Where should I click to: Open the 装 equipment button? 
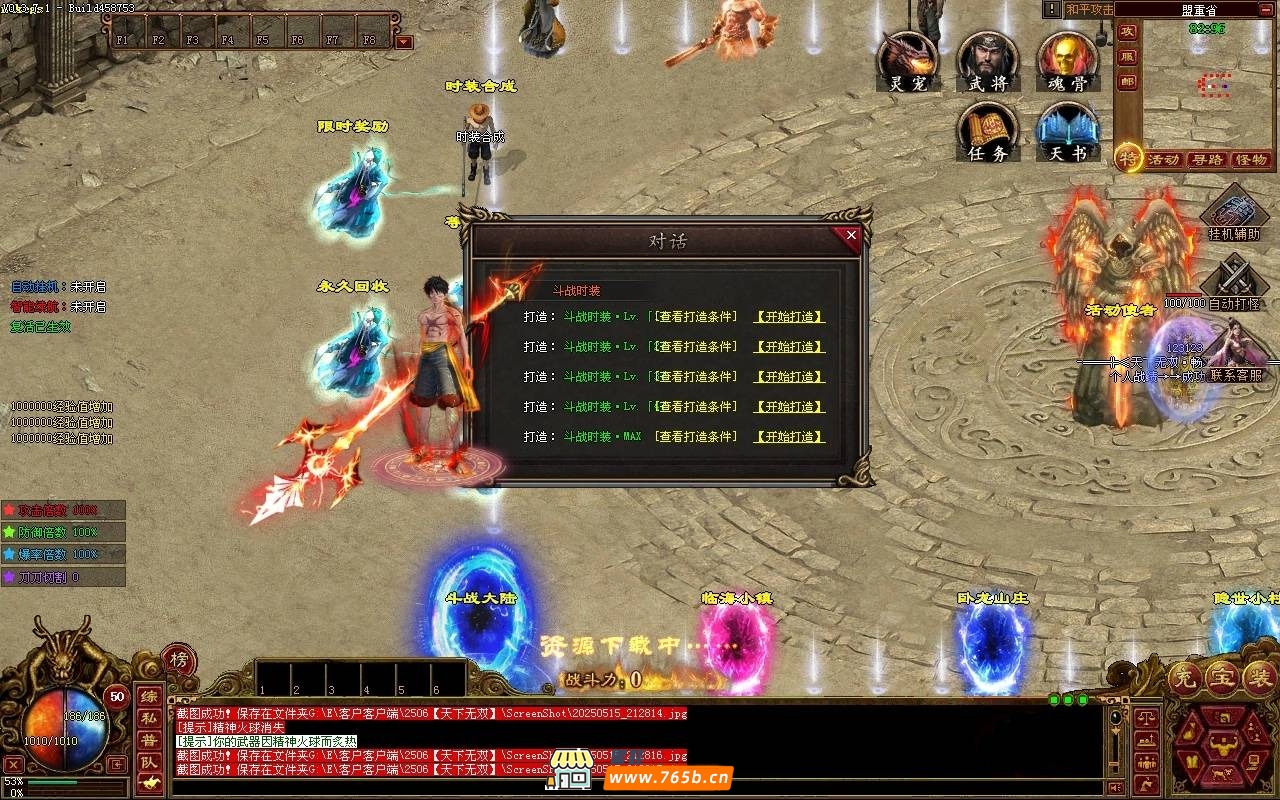[1258, 679]
